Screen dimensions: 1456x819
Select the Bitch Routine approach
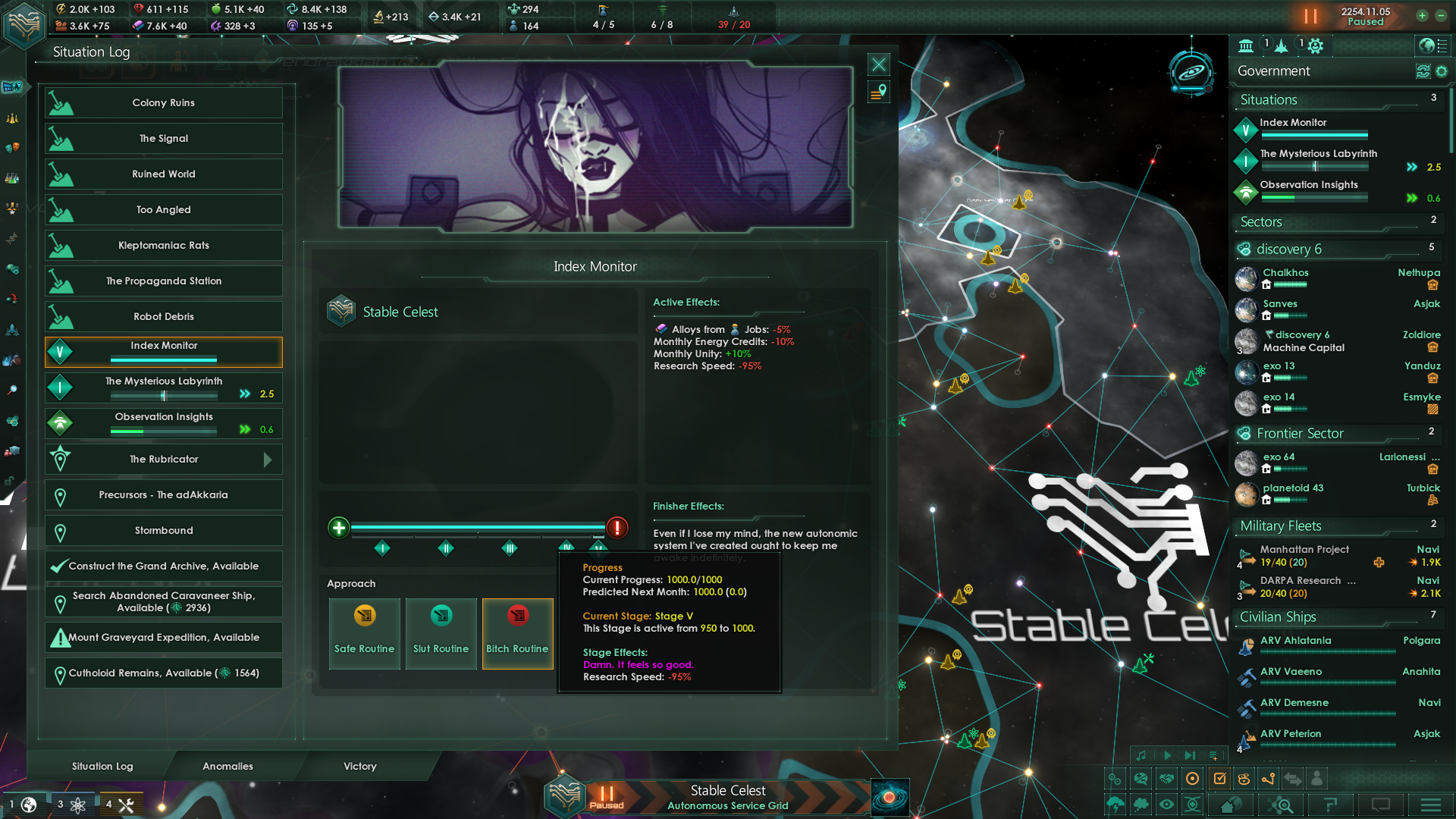[518, 633]
